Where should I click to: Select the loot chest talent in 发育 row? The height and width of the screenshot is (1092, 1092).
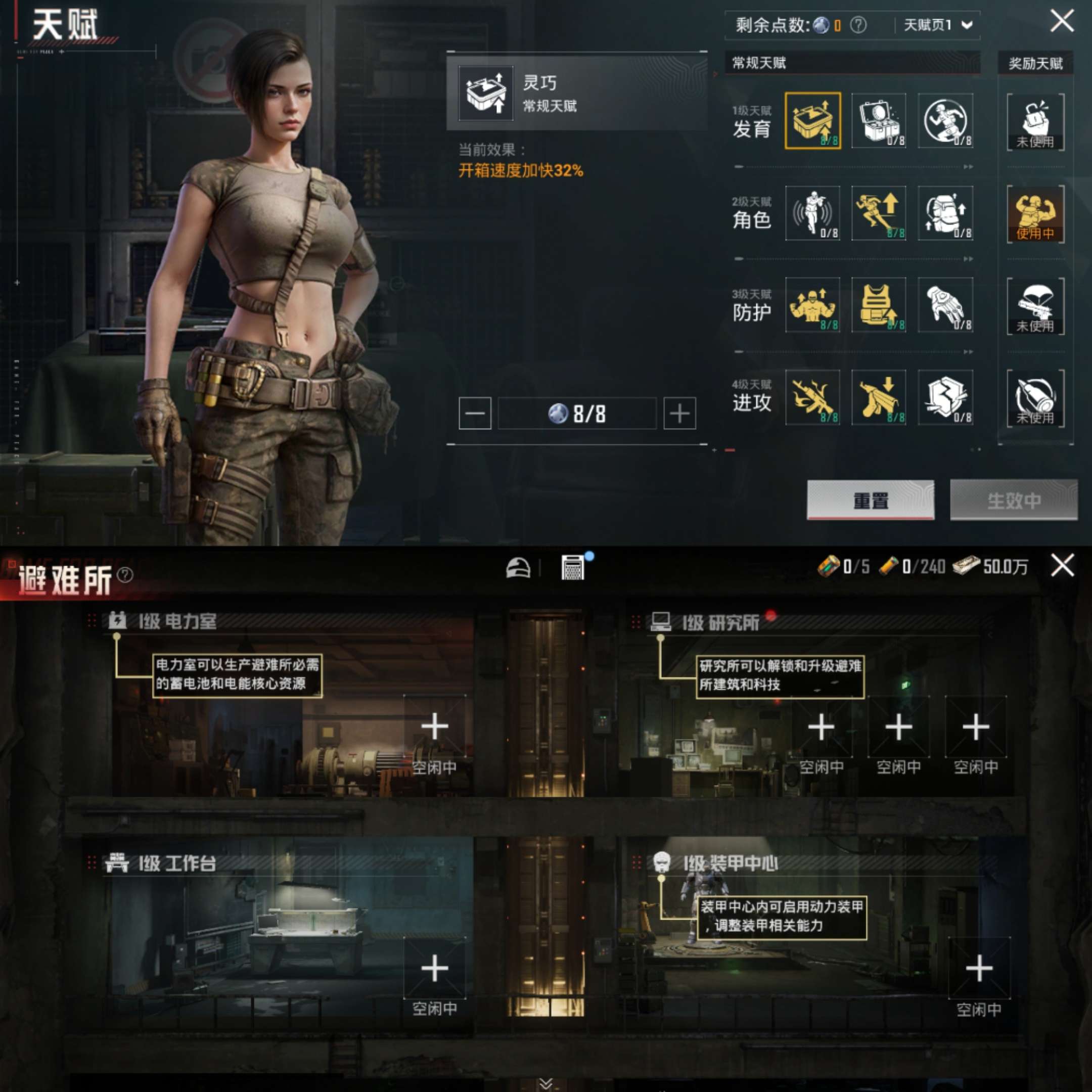(880, 121)
